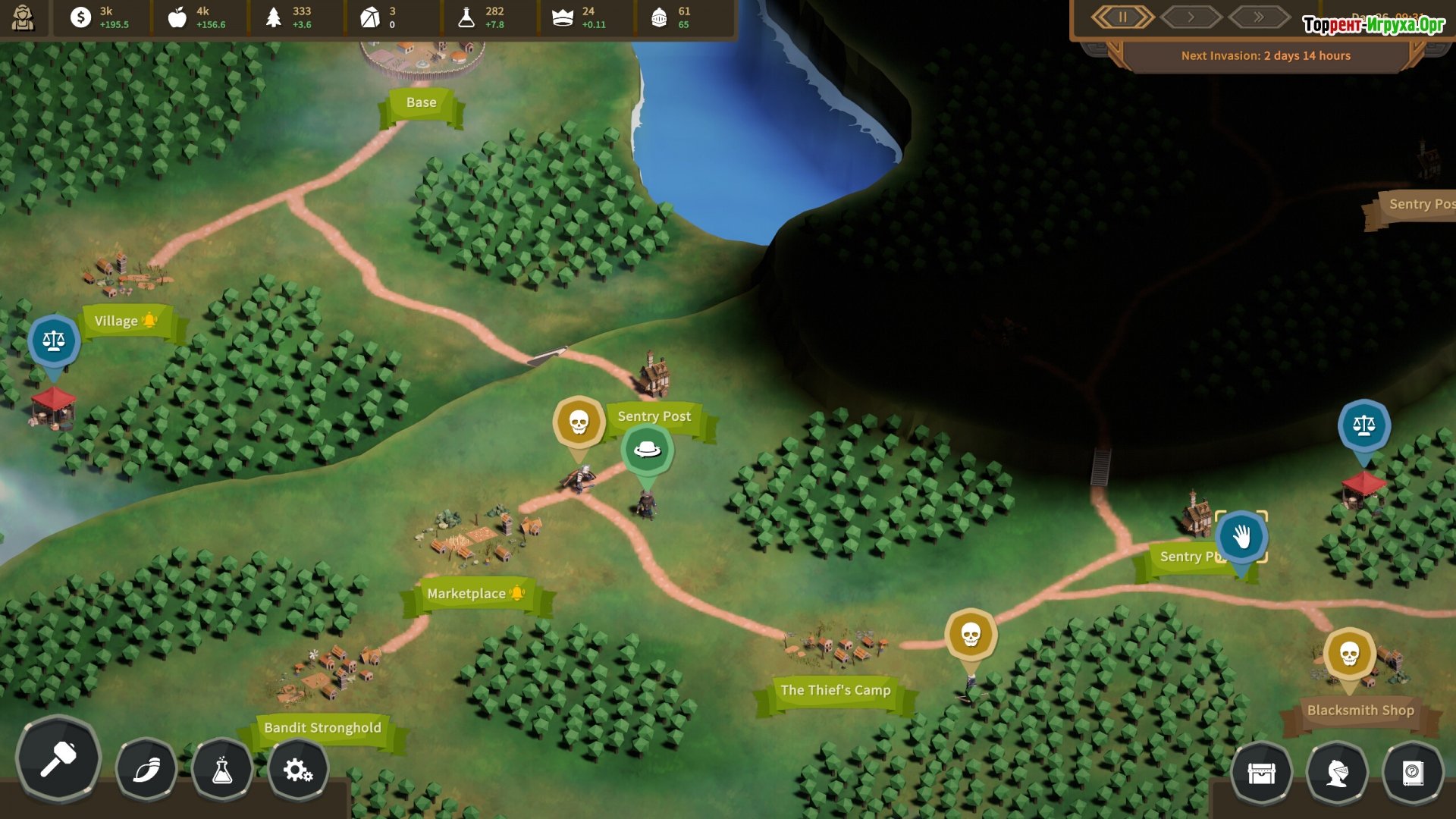This screenshot has height=819, width=1456.
Task: Select the Bandit Stronghold label
Action: point(322,728)
